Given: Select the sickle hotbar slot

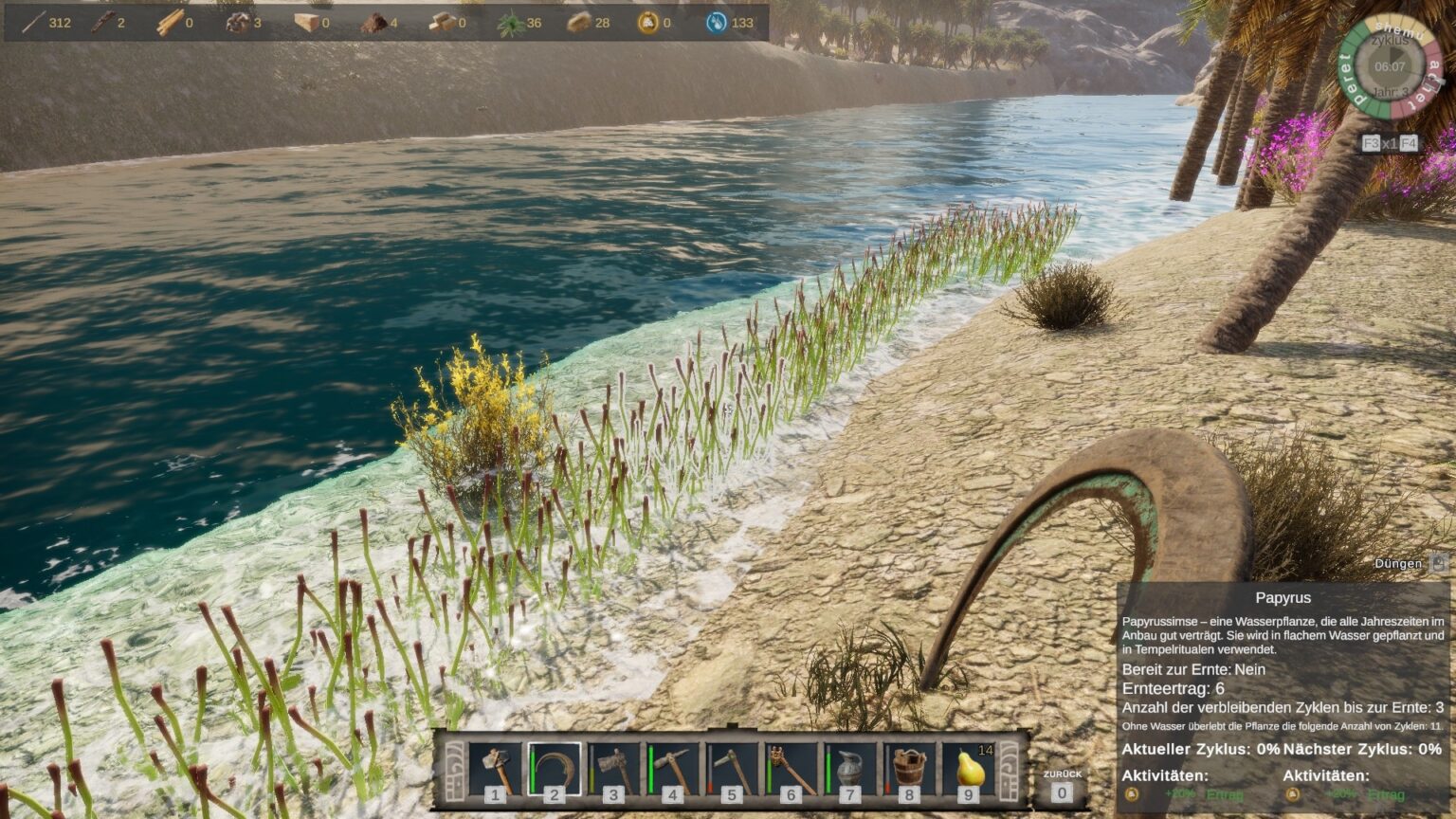Looking at the screenshot, I should (555, 768).
